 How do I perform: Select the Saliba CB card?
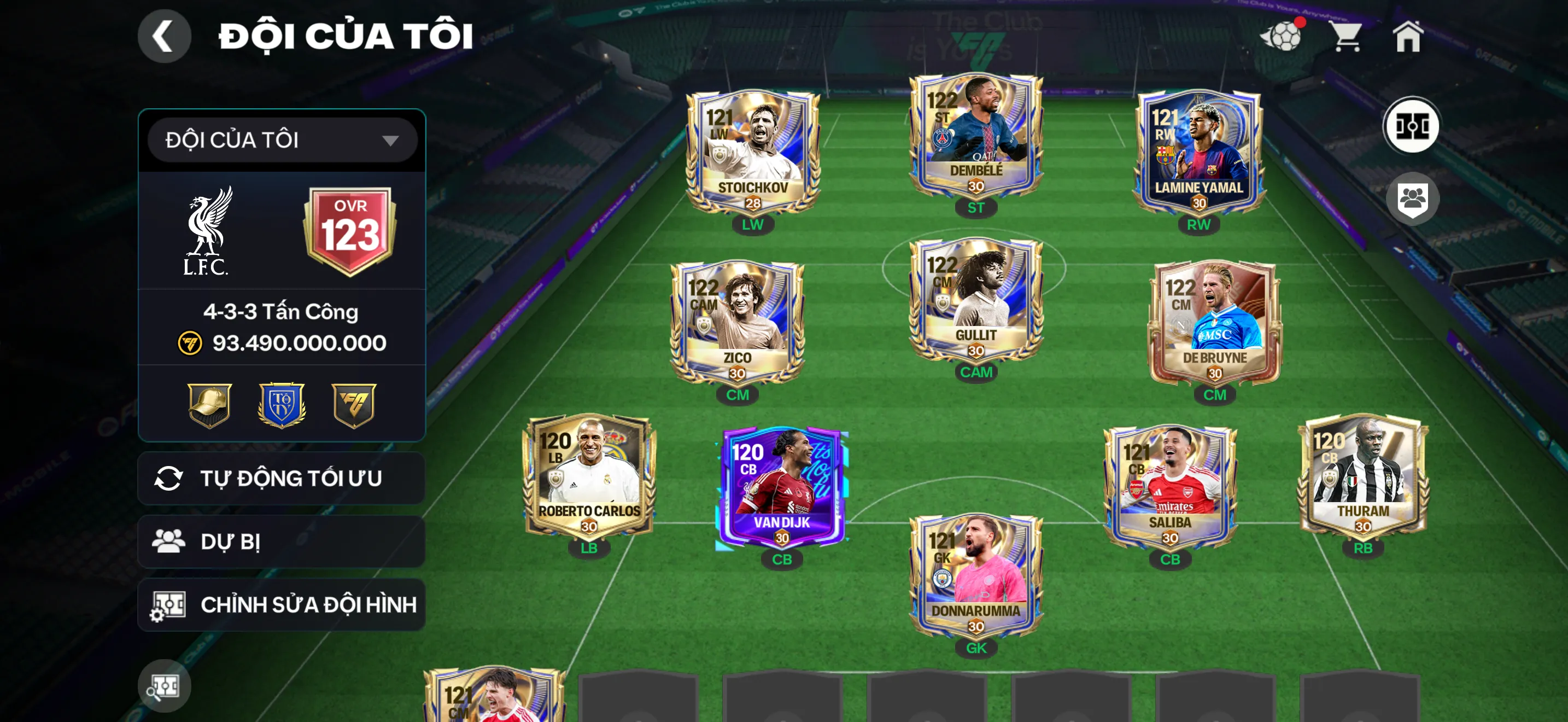point(1169,486)
